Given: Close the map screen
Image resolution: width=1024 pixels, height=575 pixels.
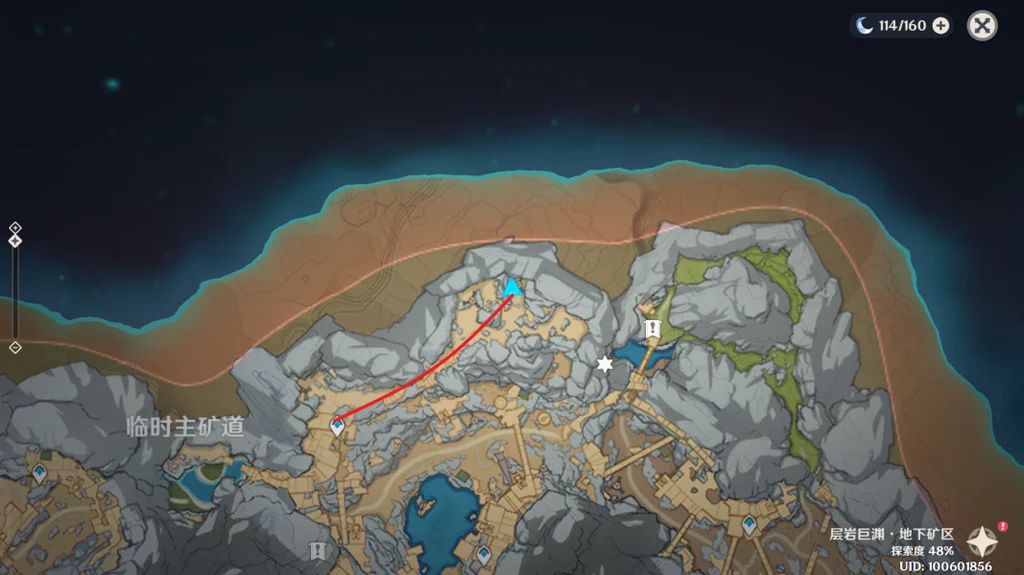Looking at the screenshot, I should coord(982,26).
